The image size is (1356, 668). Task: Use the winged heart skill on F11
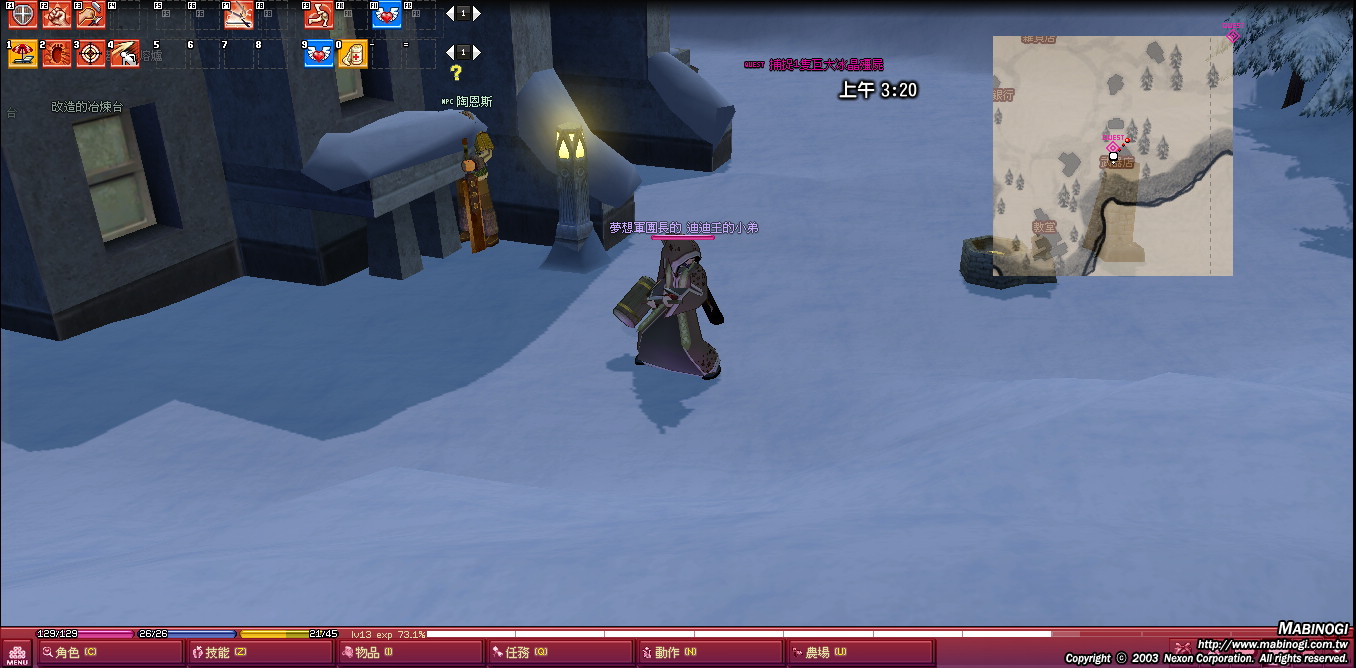(x=386, y=14)
